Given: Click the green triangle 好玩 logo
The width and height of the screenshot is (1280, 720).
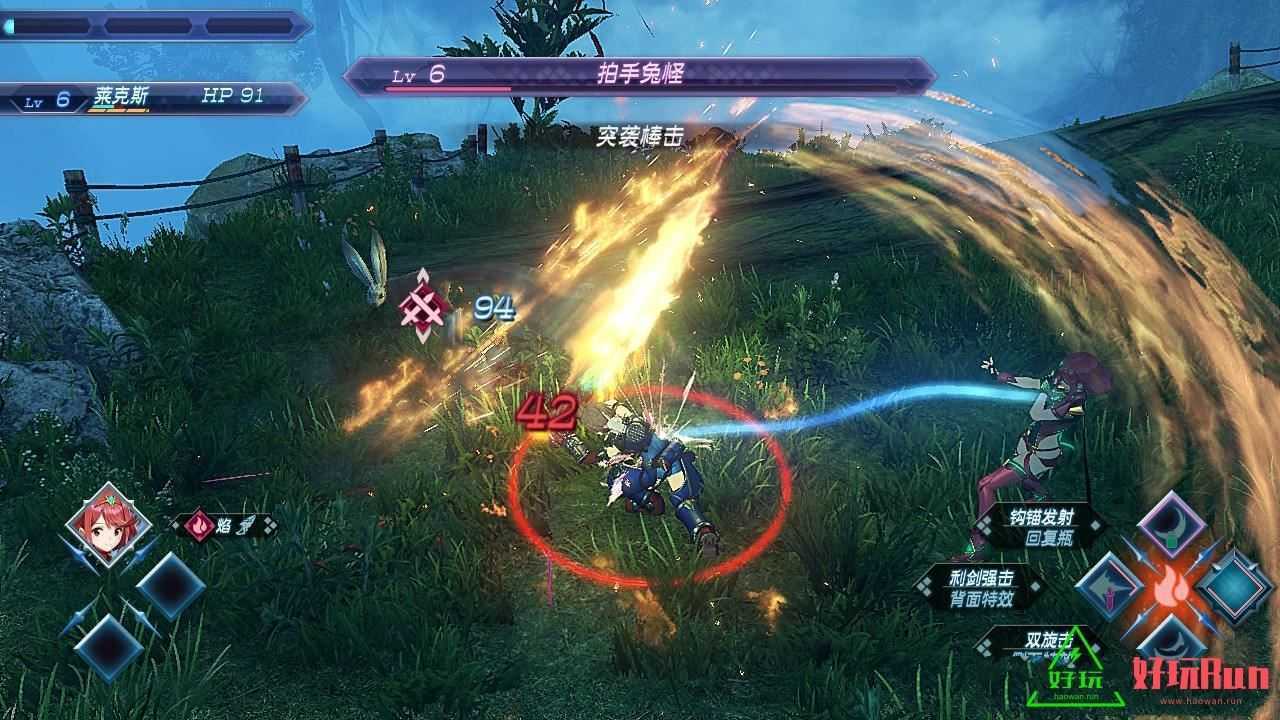Looking at the screenshot, I should pyautogui.click(x=1062, y=672).
